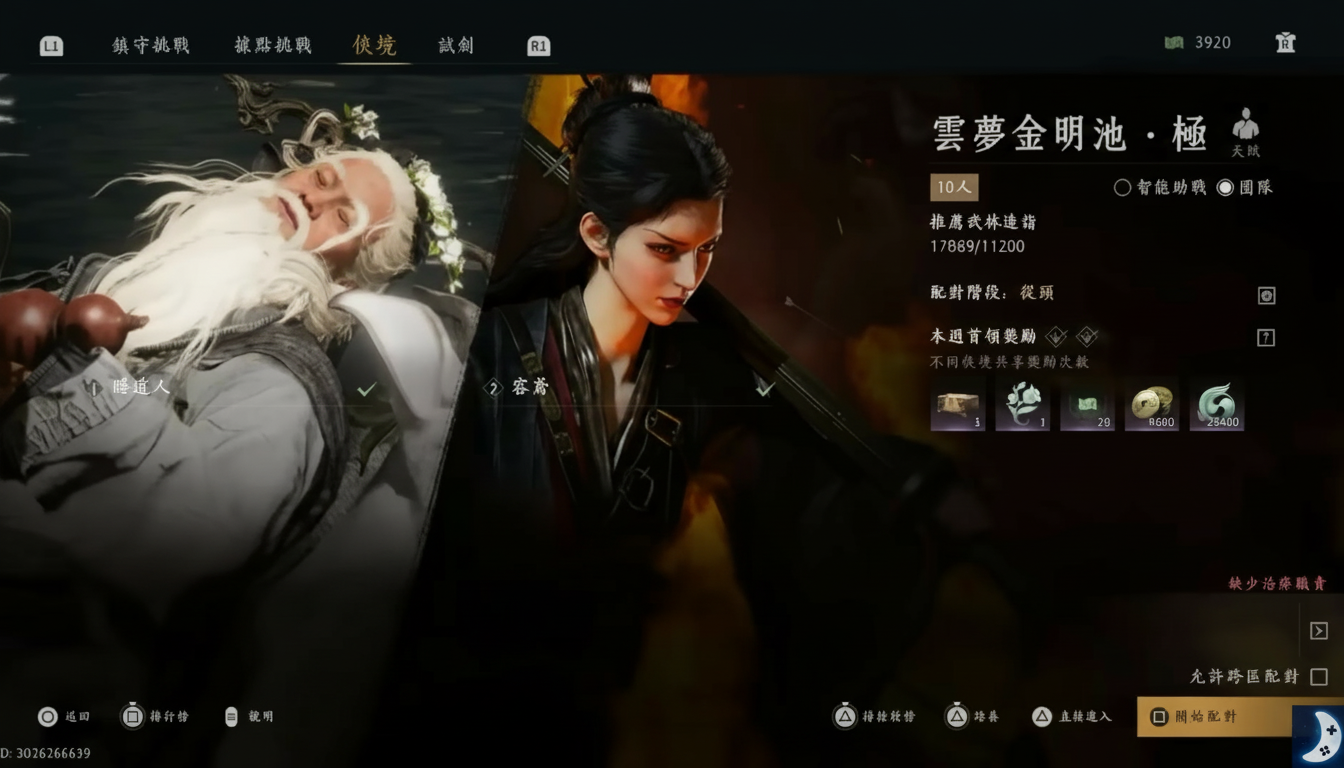Switch to the 試劍 tab

pos(454,44)
